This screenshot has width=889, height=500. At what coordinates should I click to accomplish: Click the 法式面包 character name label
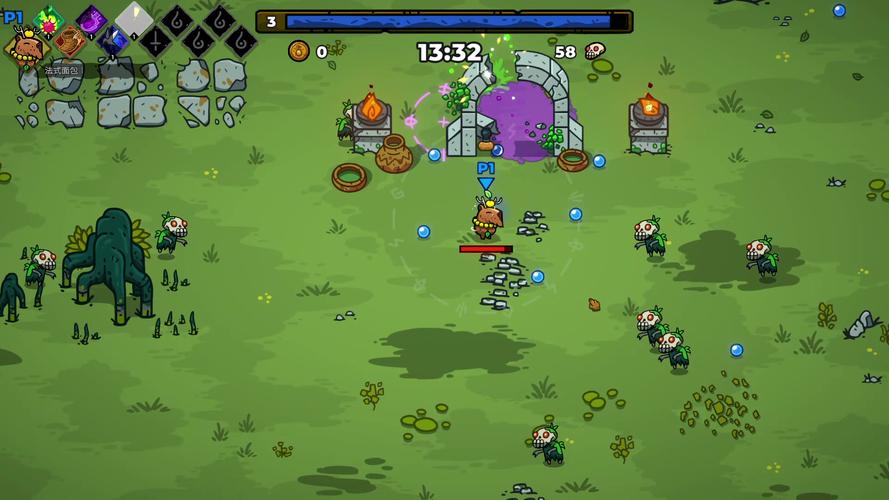tap(62, 70)
